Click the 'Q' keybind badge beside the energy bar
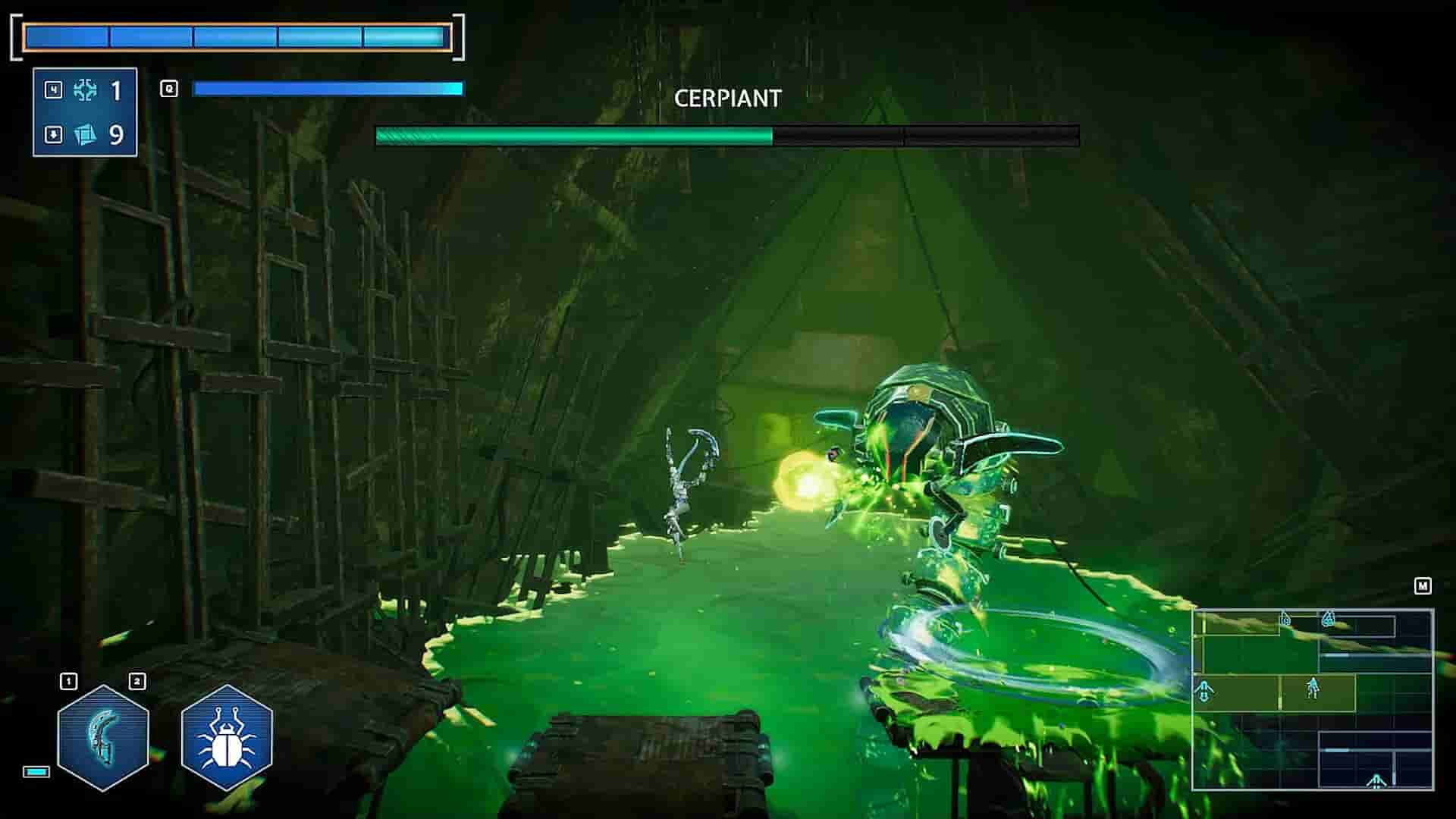Screen dimensions: 1456x819 169,89
